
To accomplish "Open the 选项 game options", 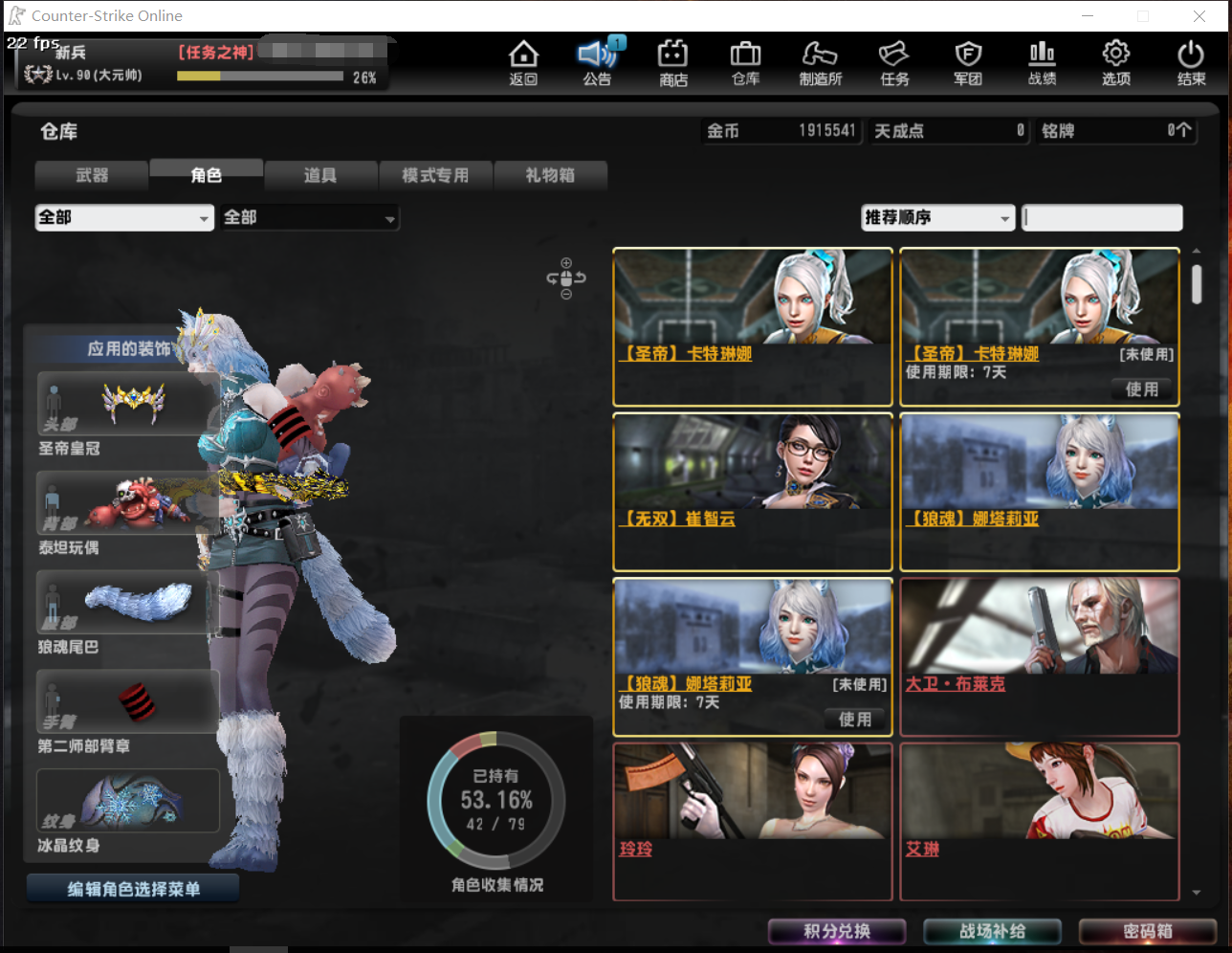I will point(1115,62).
